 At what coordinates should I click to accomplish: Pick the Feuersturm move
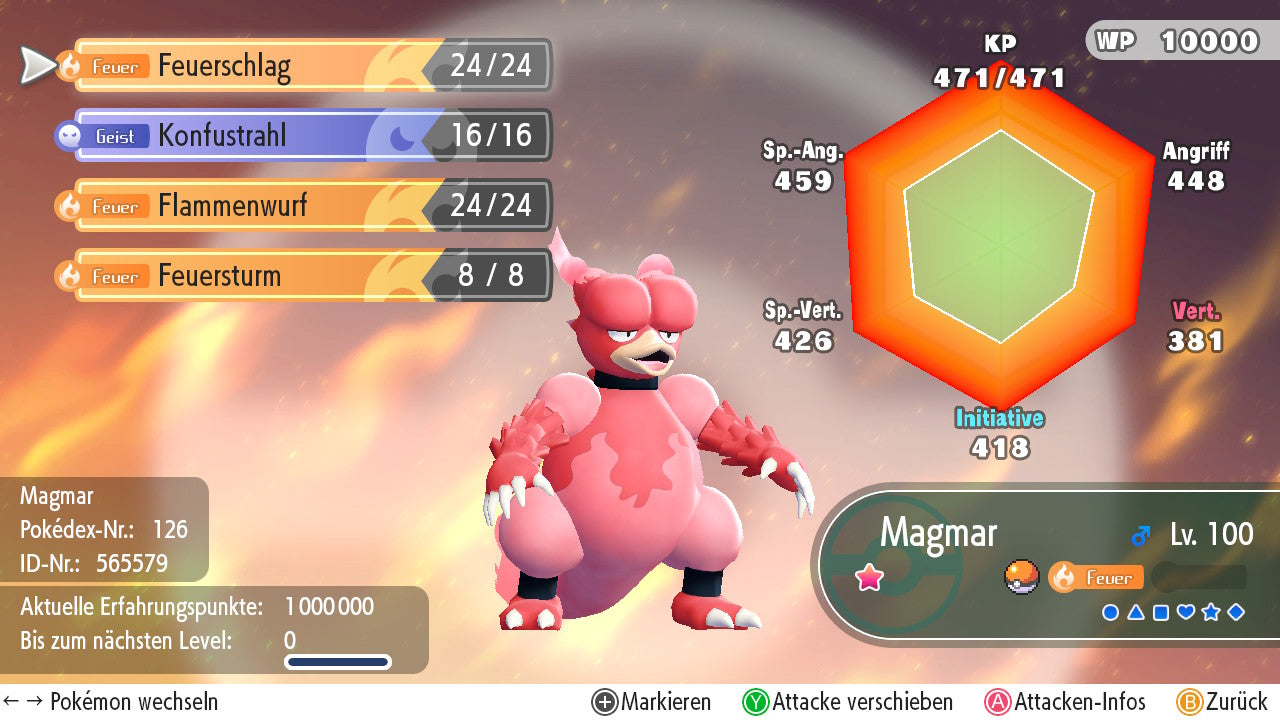(300, 276)
